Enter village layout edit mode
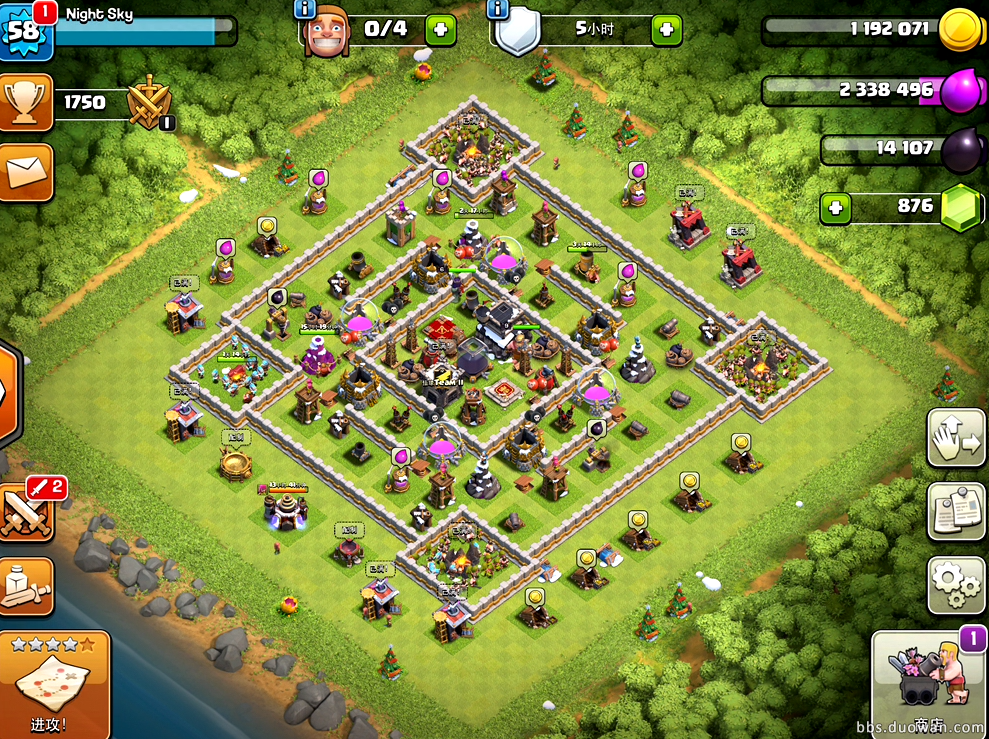Image resolution: width=989 pixels, height=739 pixels. pyautogui.click(x=956, y=437)
